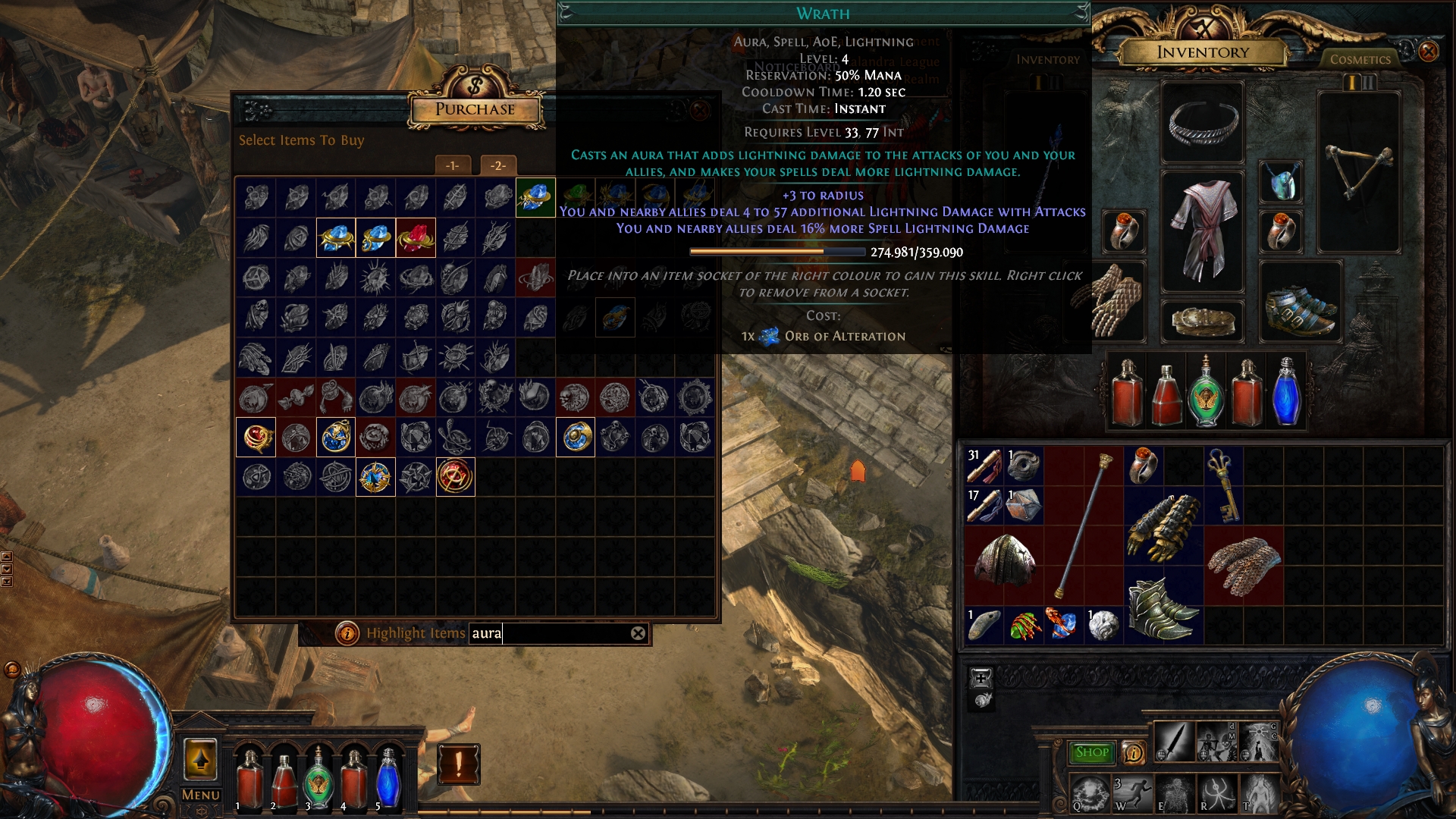Select the red gem highlighted in shop
Viewport: 1456px width, 819px height.
pos(416,238)
